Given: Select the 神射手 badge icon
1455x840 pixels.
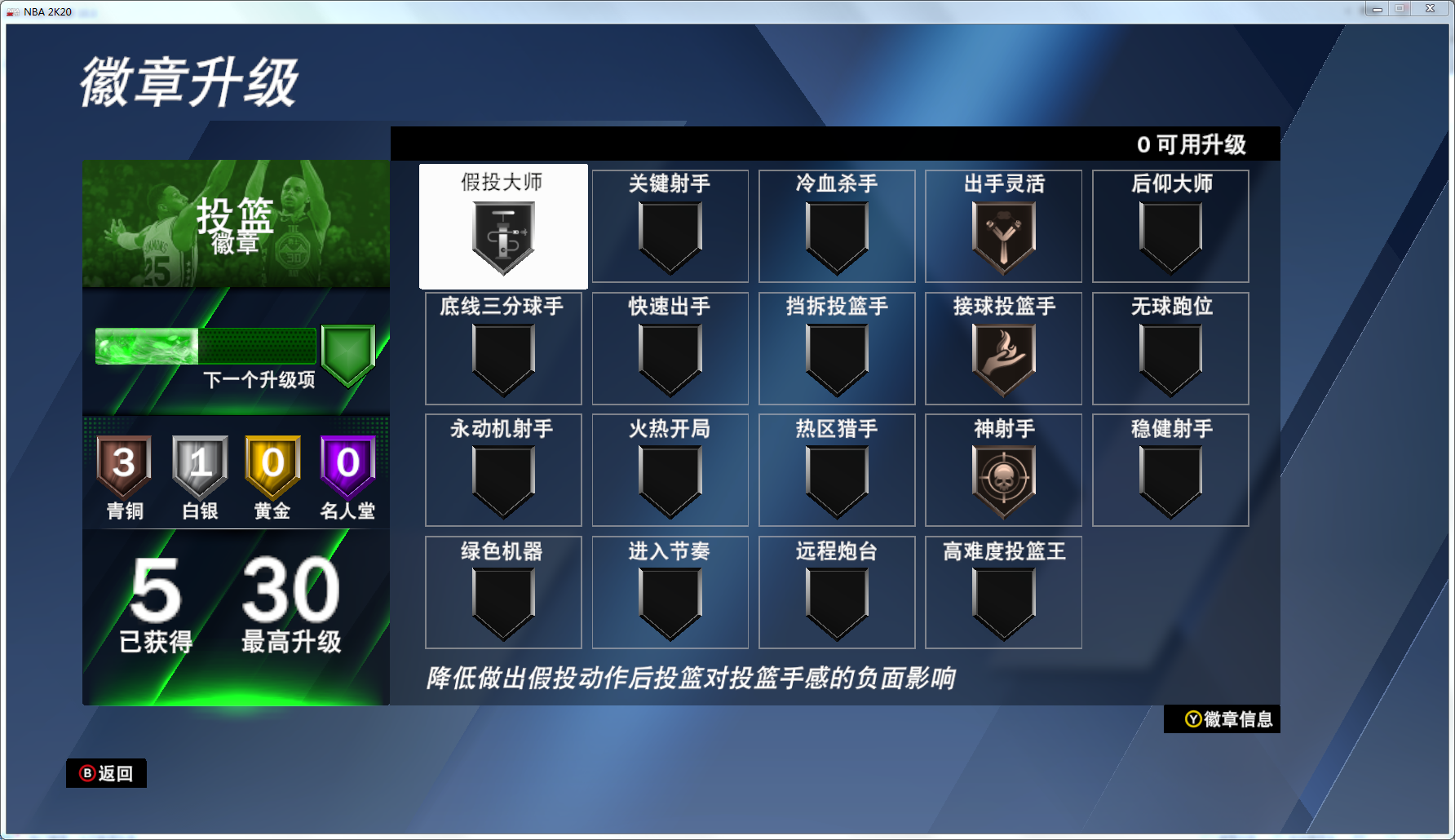Looking at the screenshot, I should (x=1003, y=481).
